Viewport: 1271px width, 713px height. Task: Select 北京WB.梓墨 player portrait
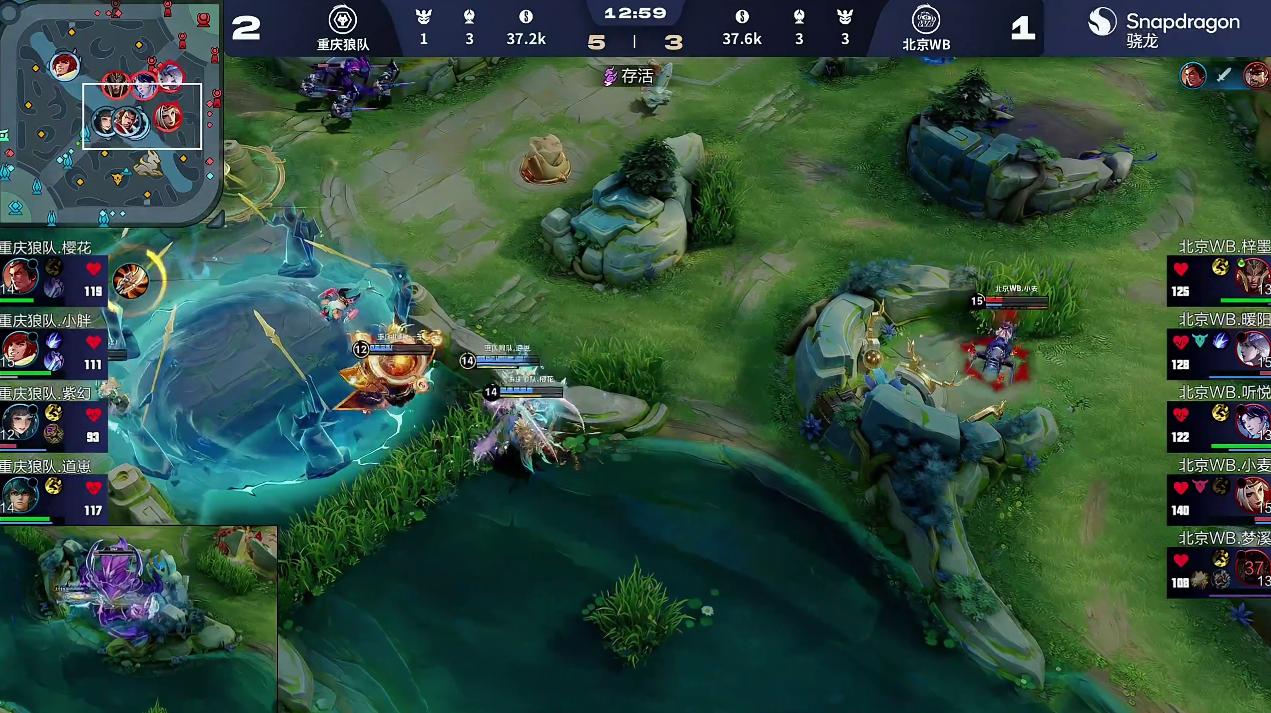[1251, 277]
